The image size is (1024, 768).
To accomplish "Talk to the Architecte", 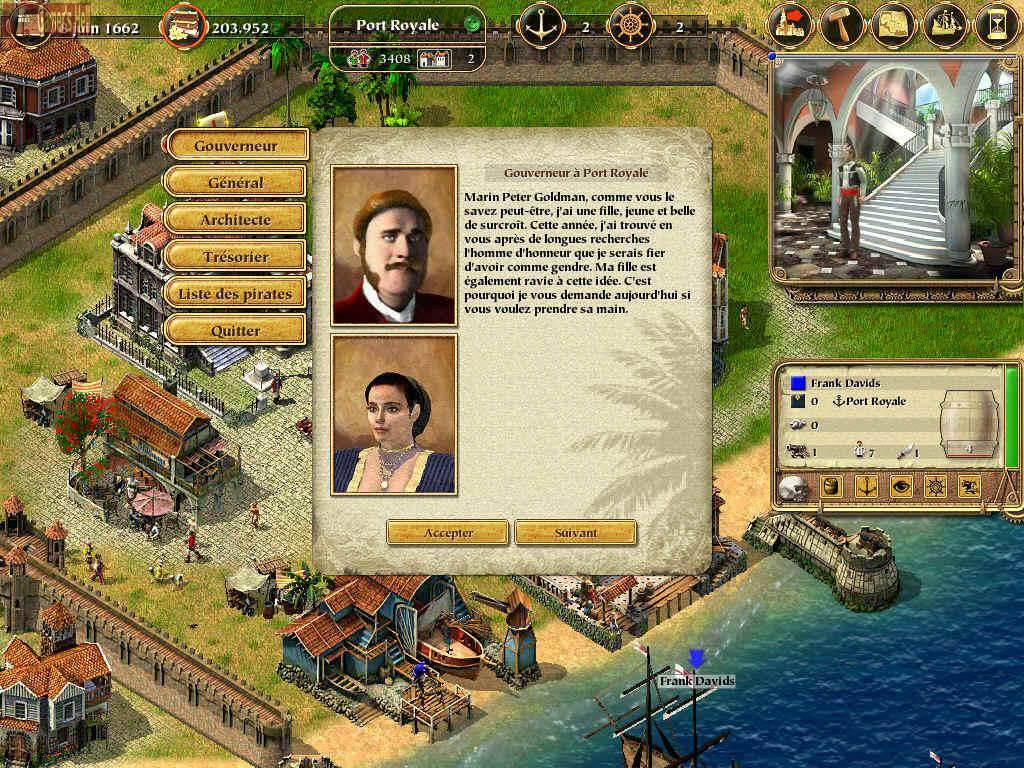I will (x=236, y=220).
